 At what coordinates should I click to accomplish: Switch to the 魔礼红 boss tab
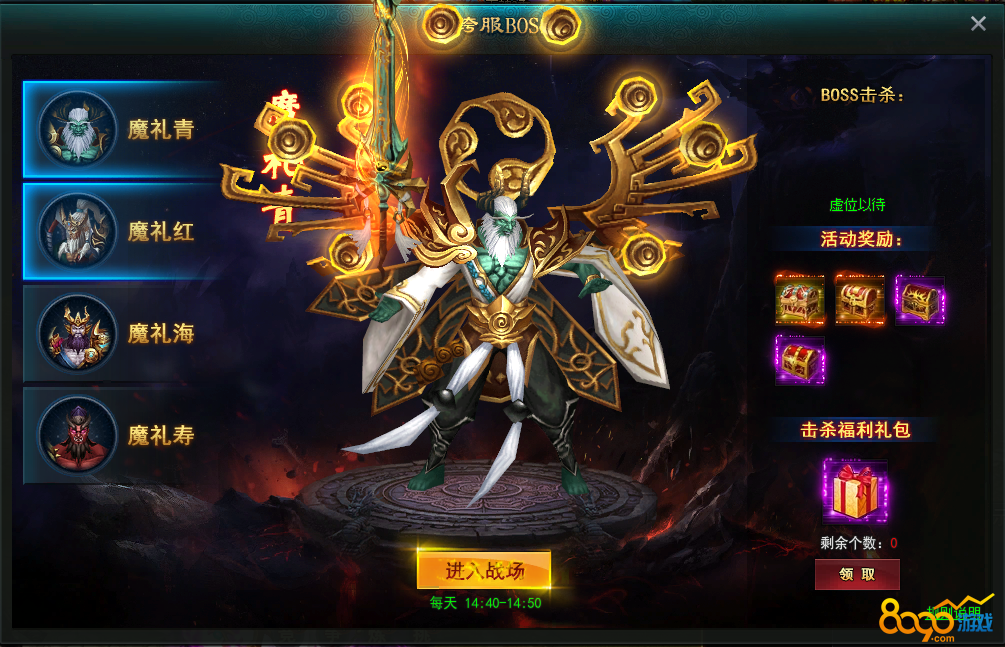pos(120,232)
